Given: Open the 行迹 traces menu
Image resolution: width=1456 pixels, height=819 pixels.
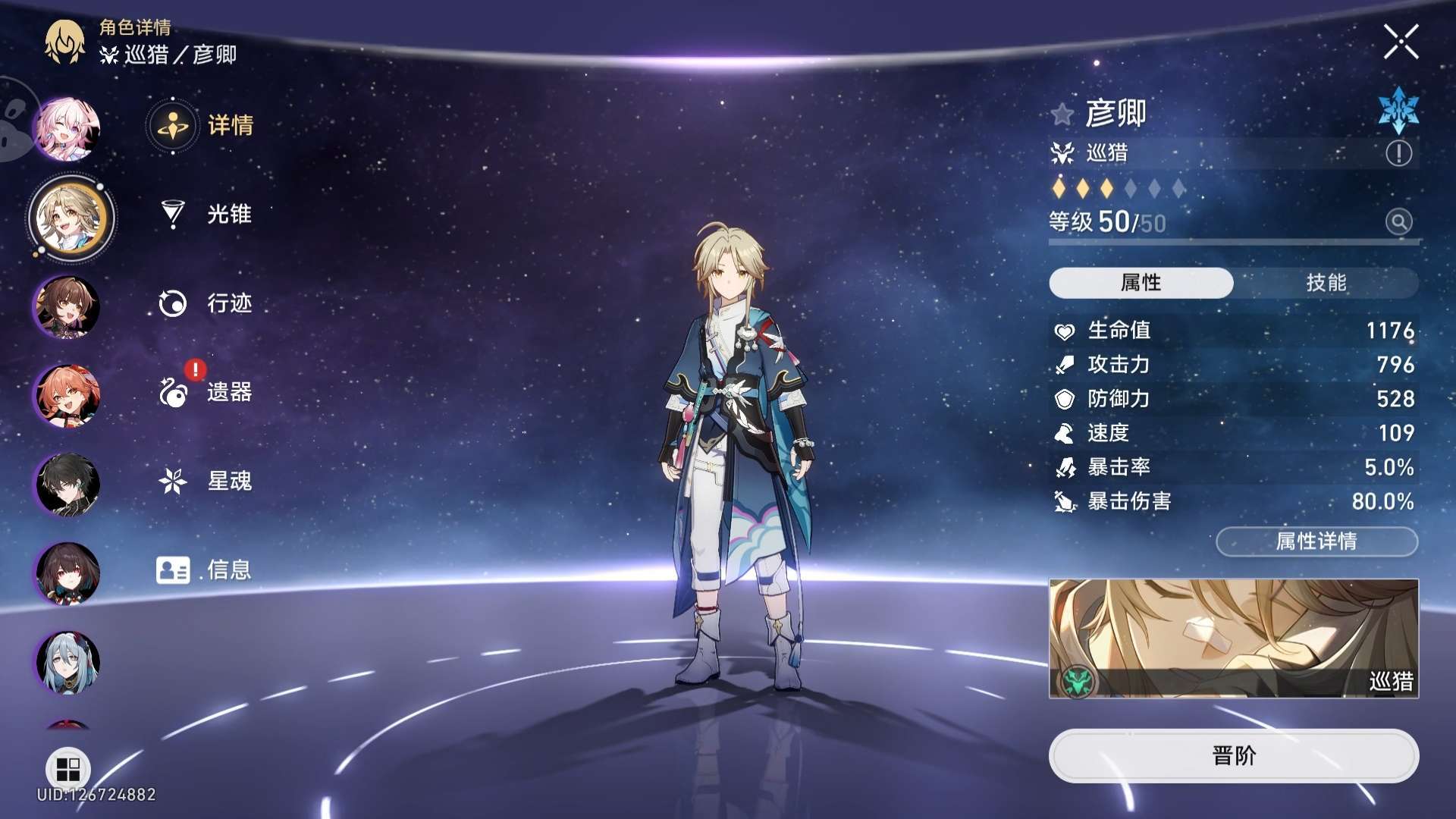Looking at the screenshot, I should point(205,303).
